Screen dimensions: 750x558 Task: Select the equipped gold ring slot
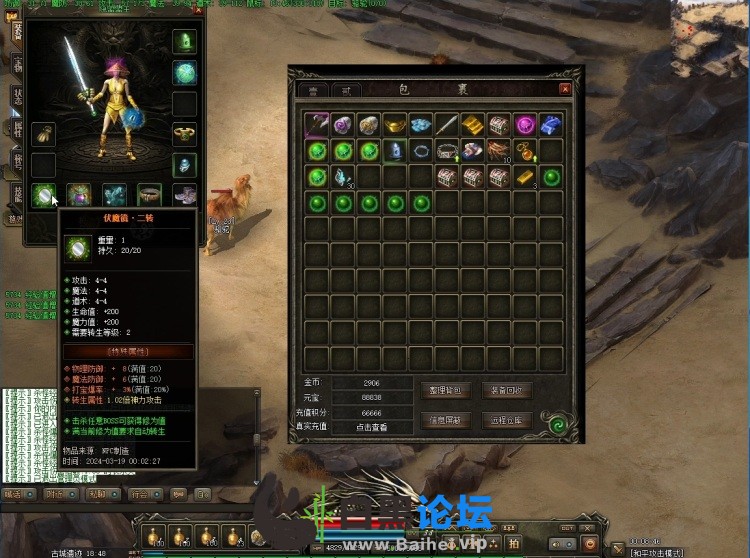click(184, 133)
